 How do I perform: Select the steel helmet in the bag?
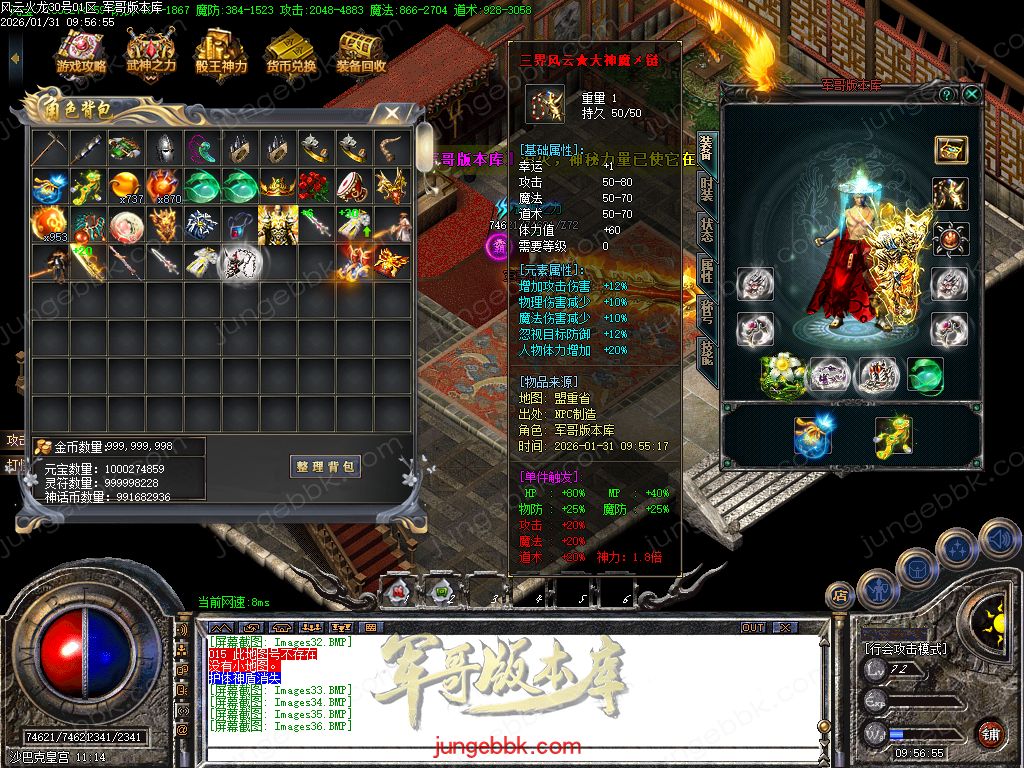click(x=163, y=149)
